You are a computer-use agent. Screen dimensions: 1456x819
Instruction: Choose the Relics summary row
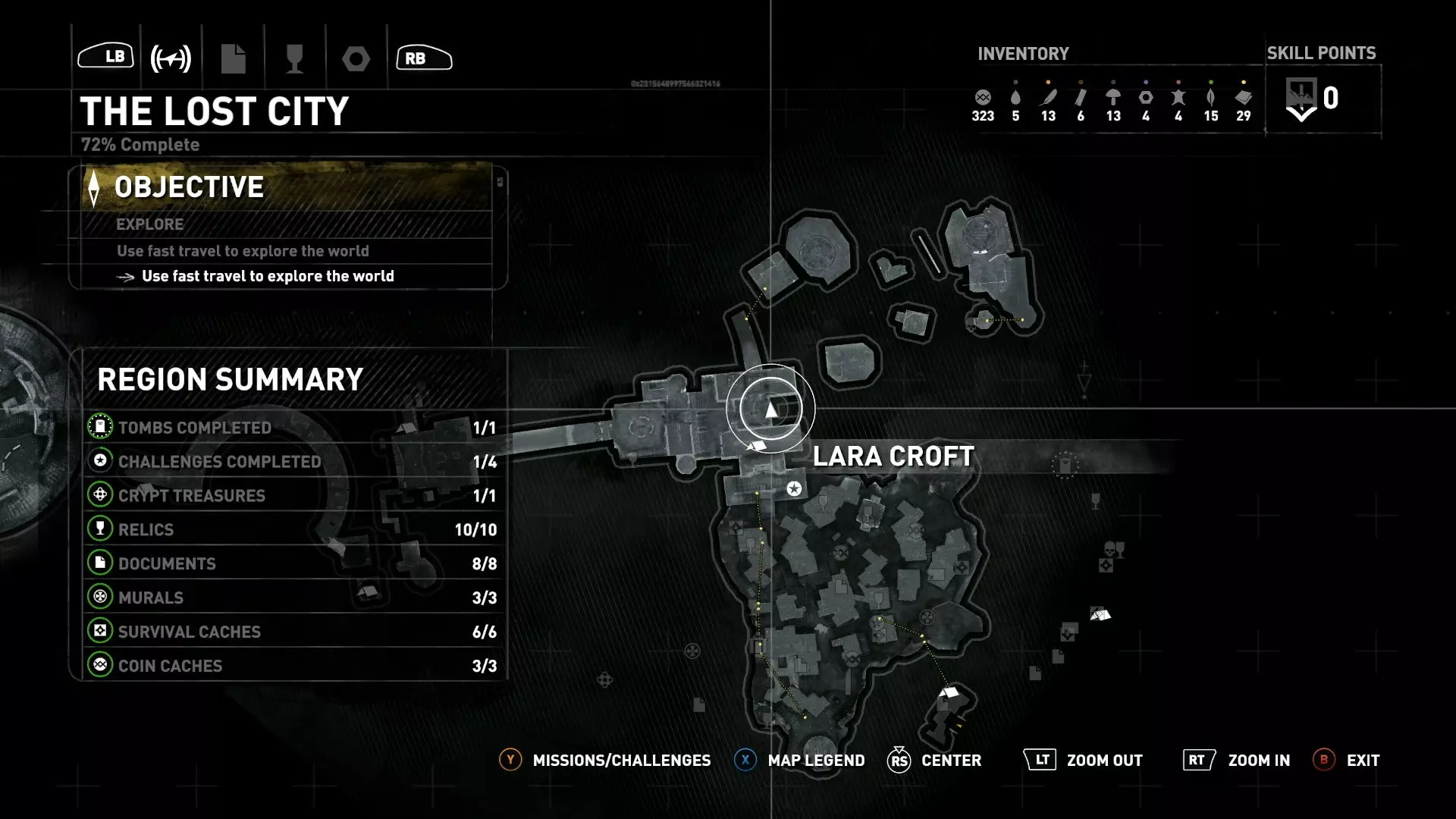click(292, 530)
